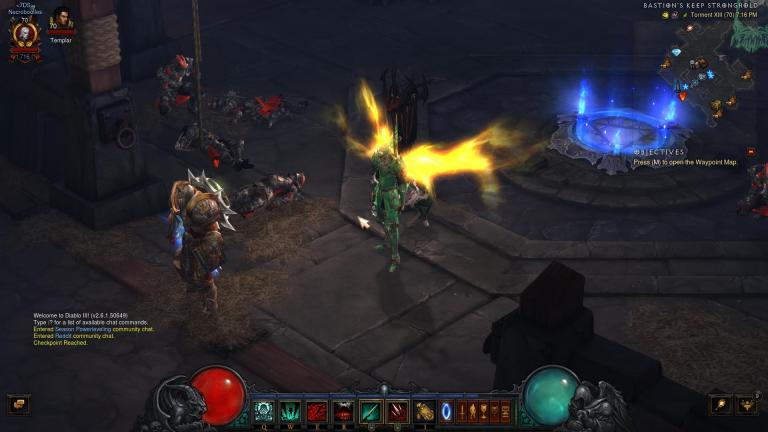Image resolution: width=768 pixels, height=432 pixels.
Task: Open the helmet icon button at bottom-right
Action: click(746, 404)
